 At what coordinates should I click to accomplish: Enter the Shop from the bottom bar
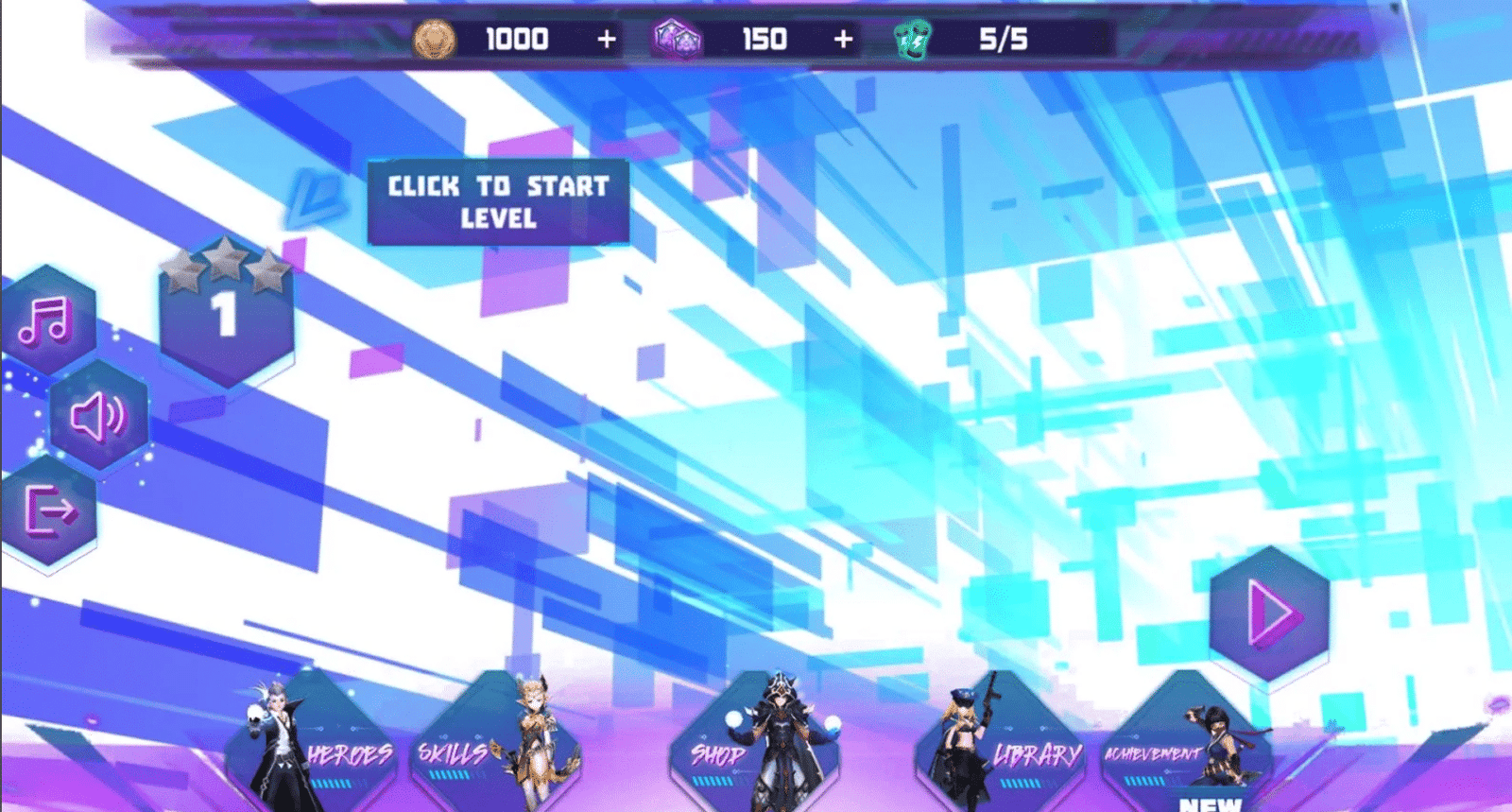[x=715, y=754]
